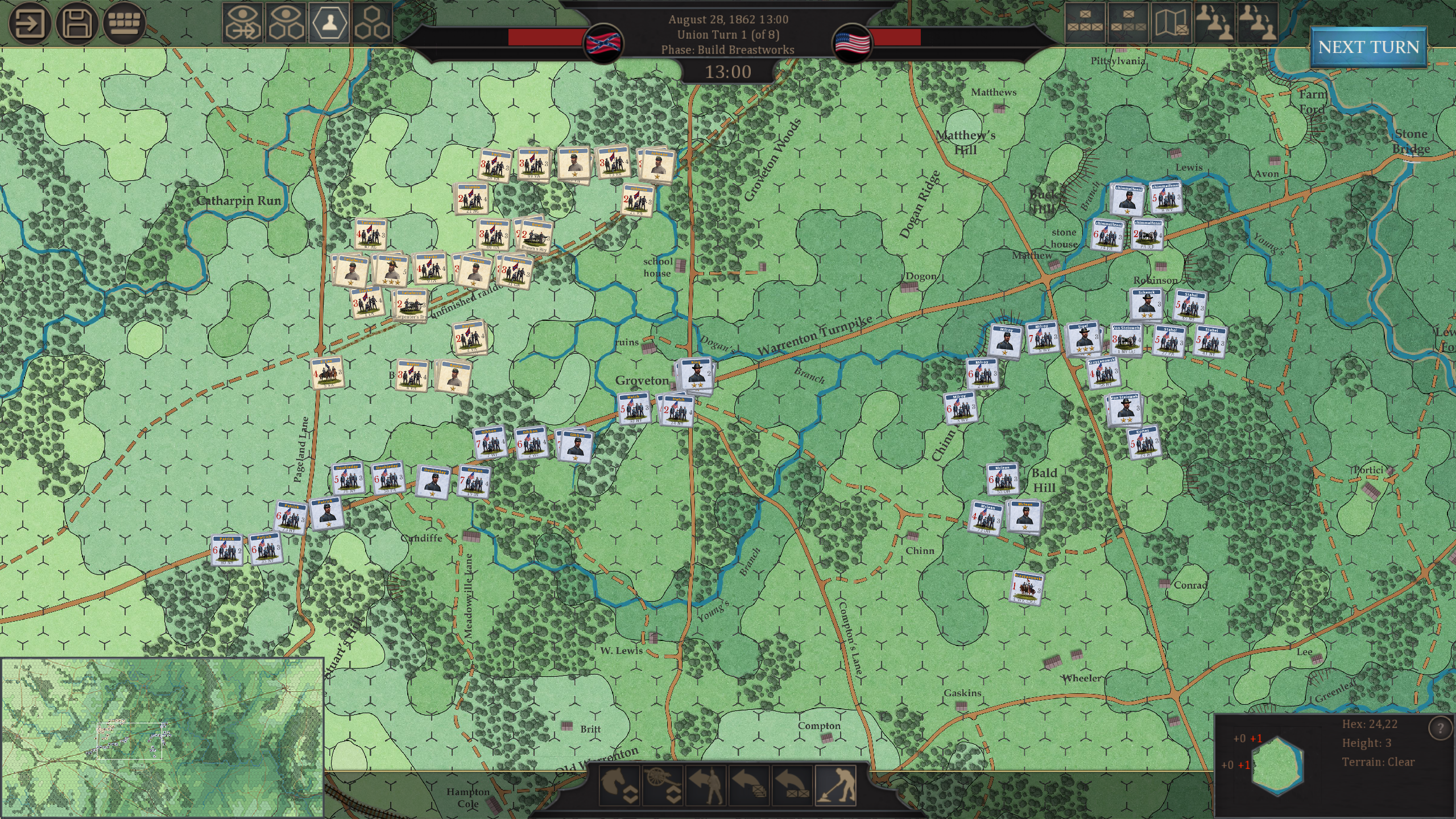Toggle the person-in-hexagon display button
This screenshot has height=819, width=1456.
click(329, 23)
